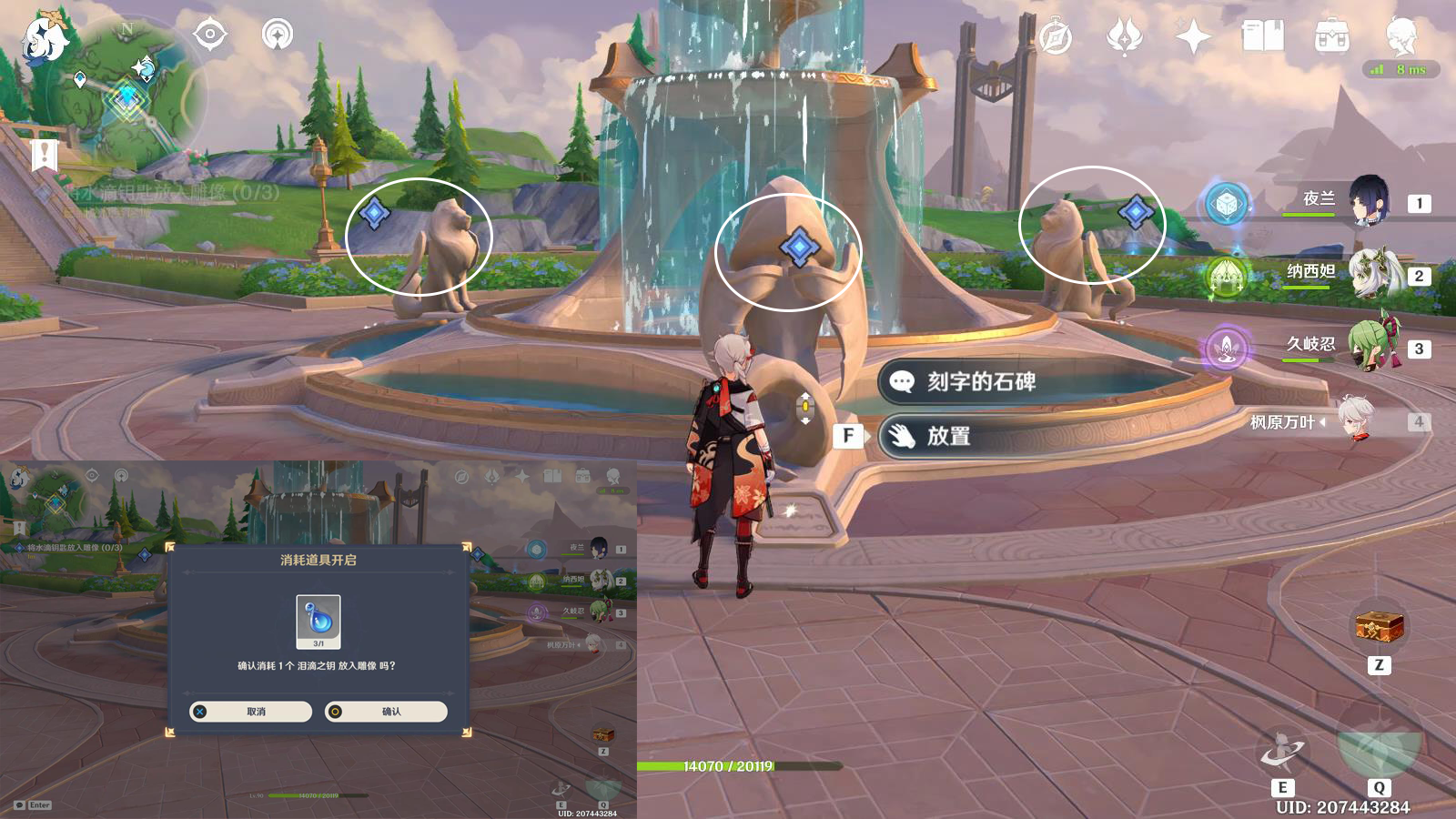Confirm using the key with 确认
Viewport: 1456px width, 819px height.
tap(386, 712)
